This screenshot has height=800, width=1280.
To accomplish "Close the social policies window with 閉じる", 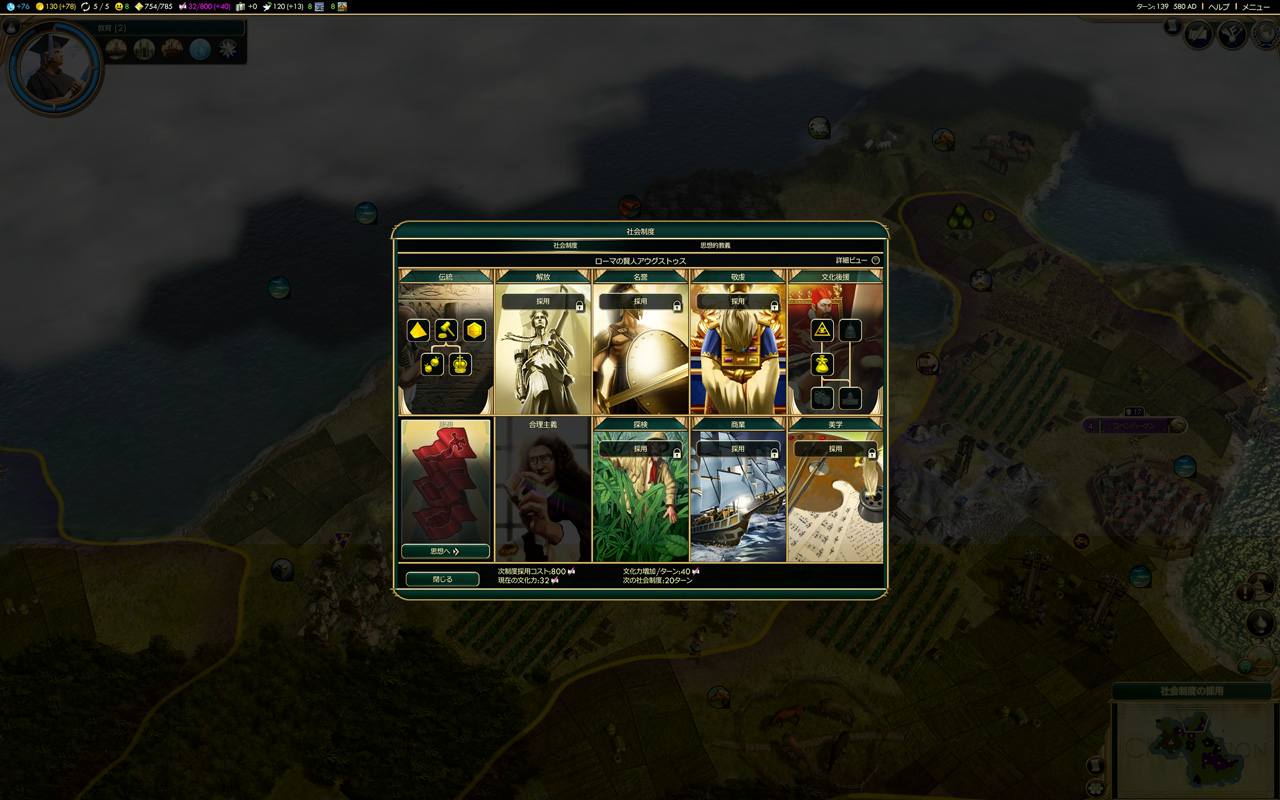I will pos(442,579).
